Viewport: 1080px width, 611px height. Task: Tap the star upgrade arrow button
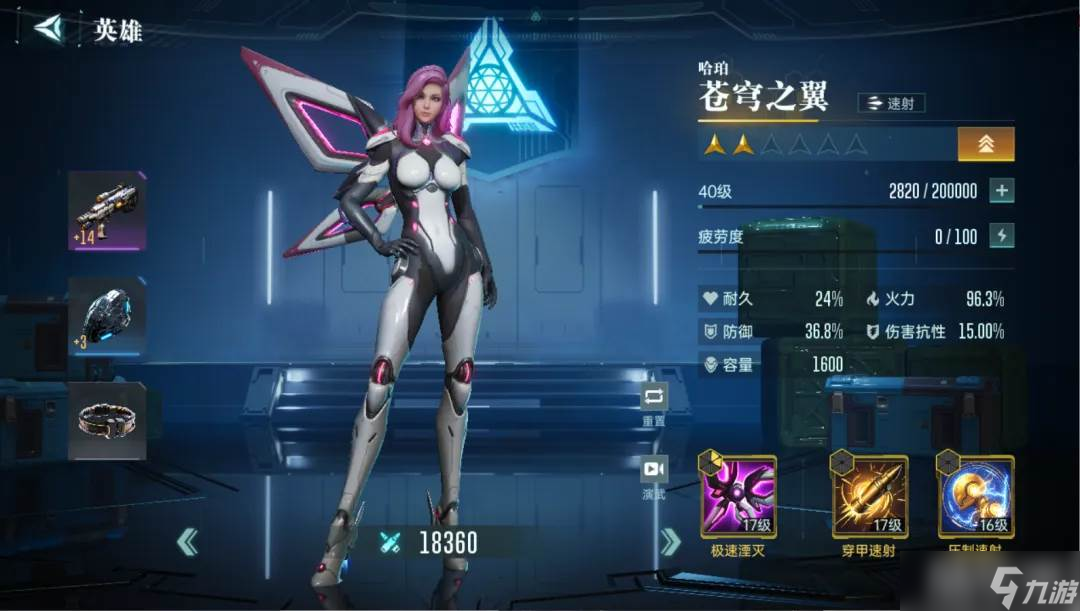985,144
